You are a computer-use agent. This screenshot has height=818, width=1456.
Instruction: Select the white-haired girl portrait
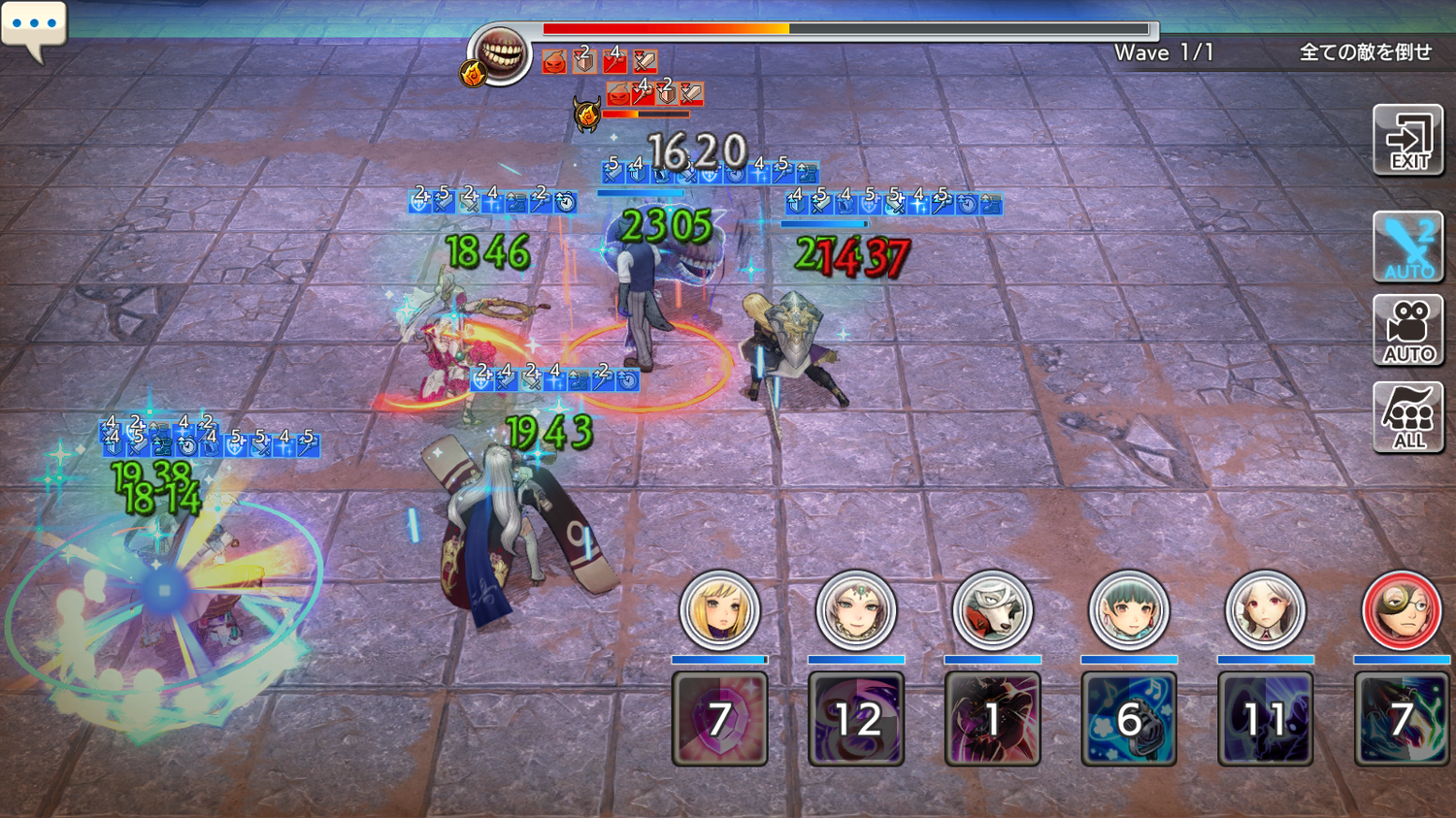[x=1265, y=611]
